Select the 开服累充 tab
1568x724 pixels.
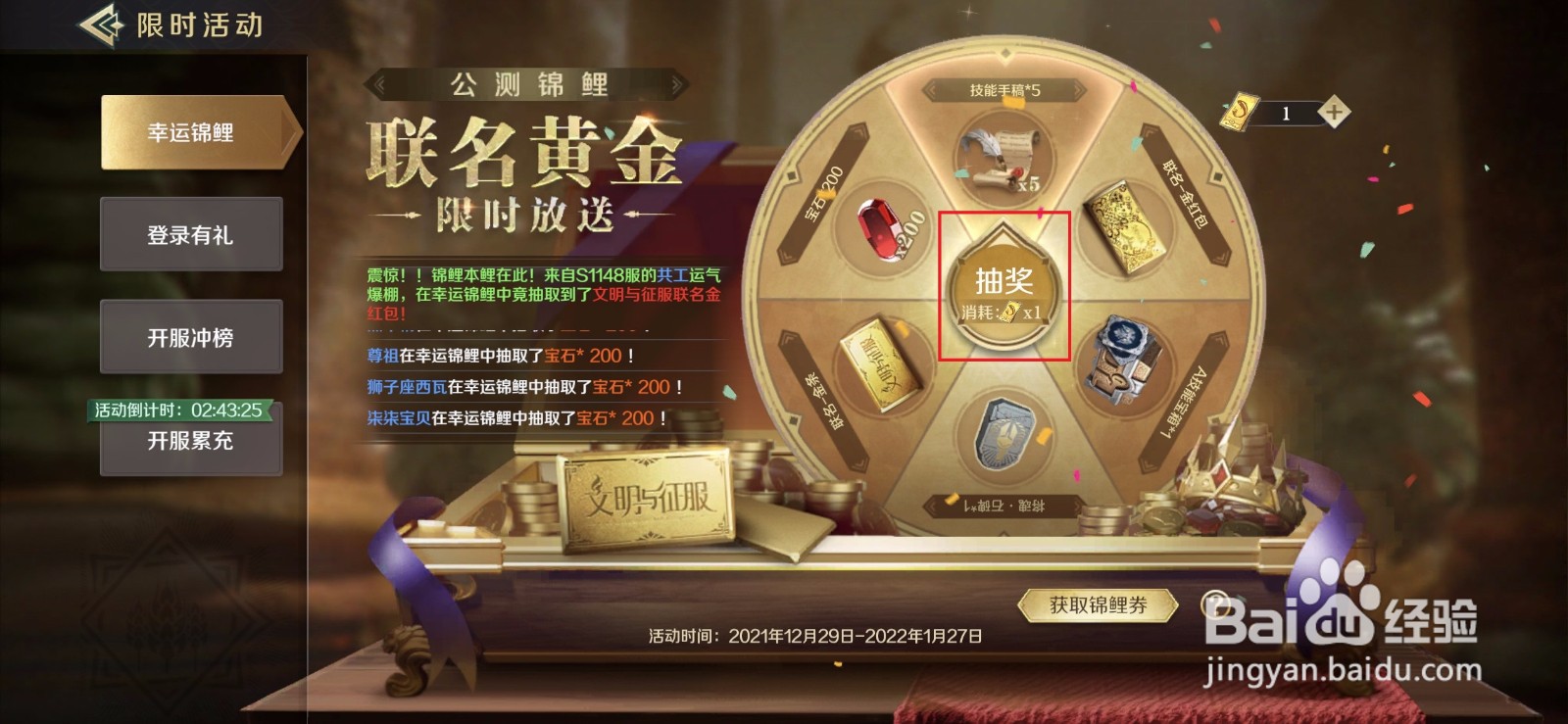click(192, 443)
